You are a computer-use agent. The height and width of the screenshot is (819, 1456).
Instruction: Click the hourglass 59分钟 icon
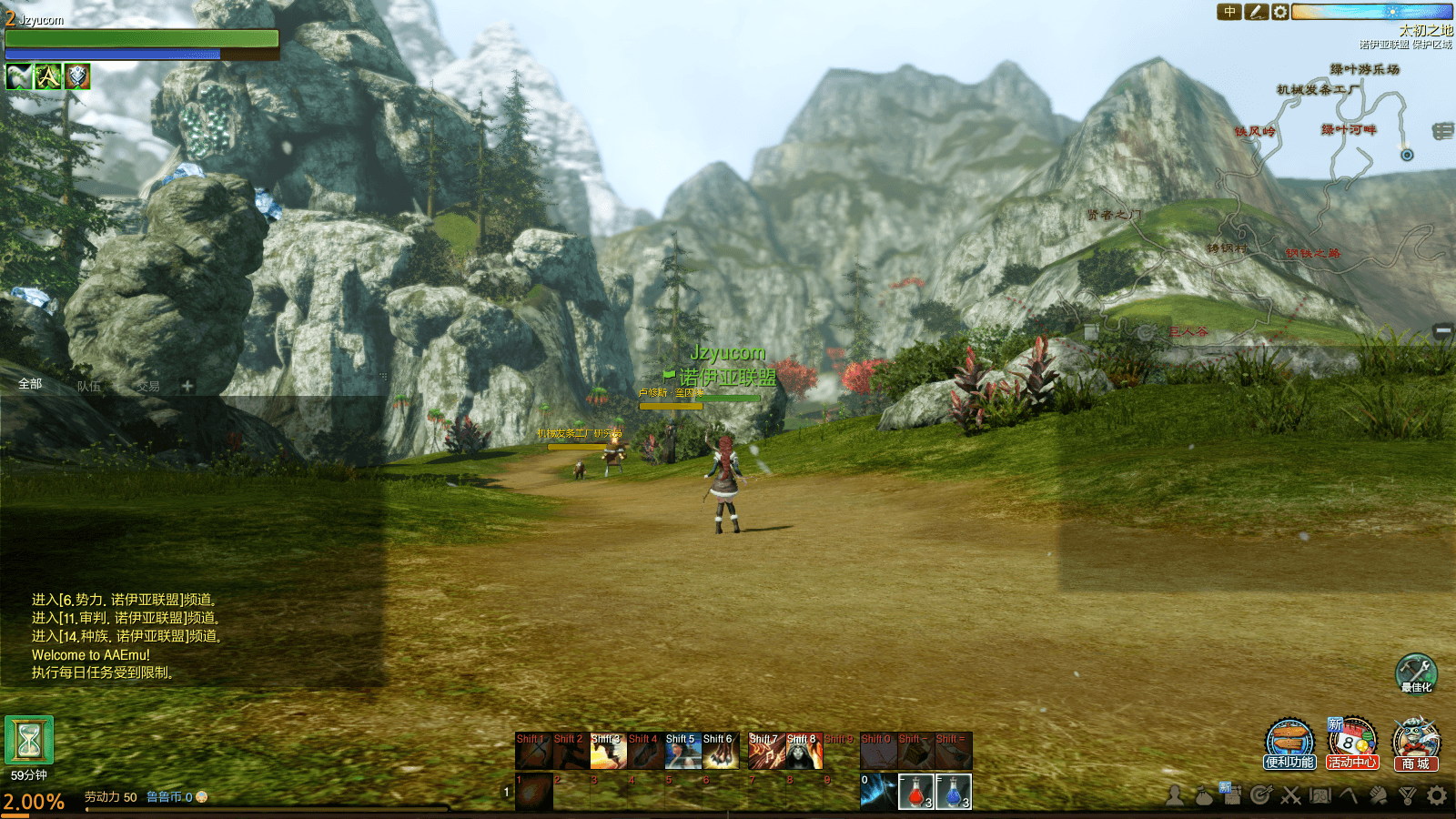29,740
